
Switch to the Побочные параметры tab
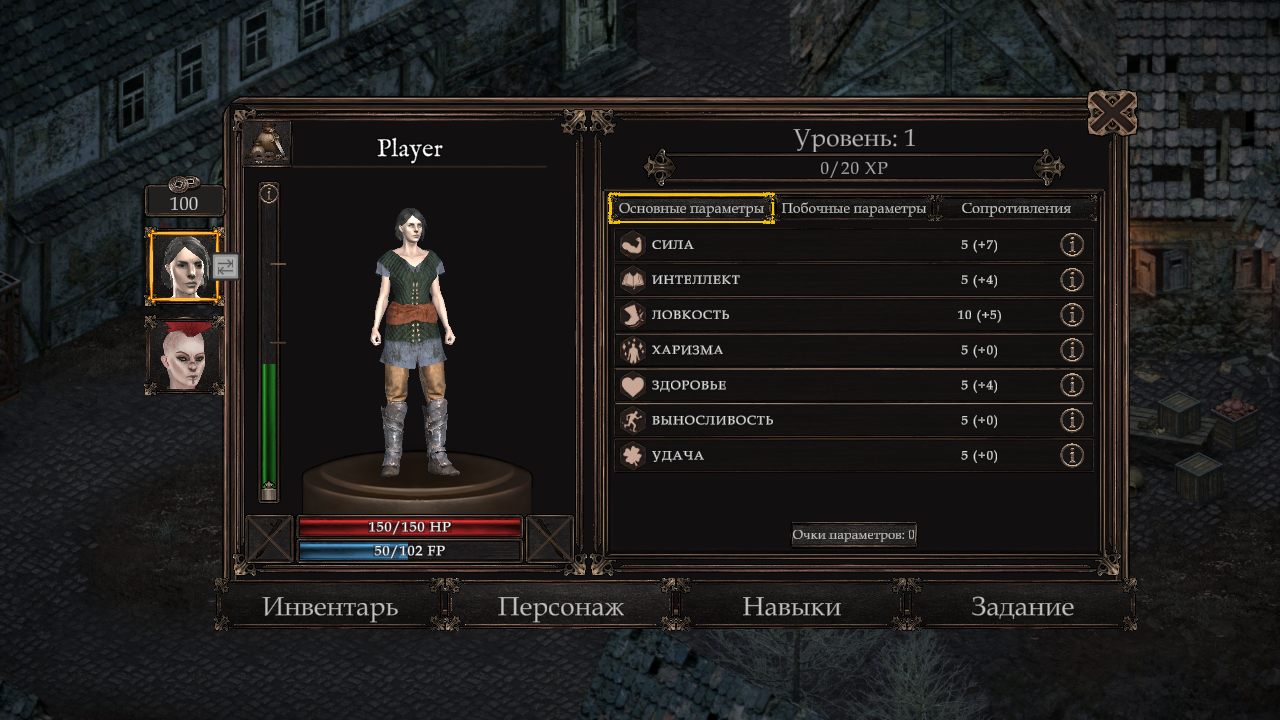[855, 208]
